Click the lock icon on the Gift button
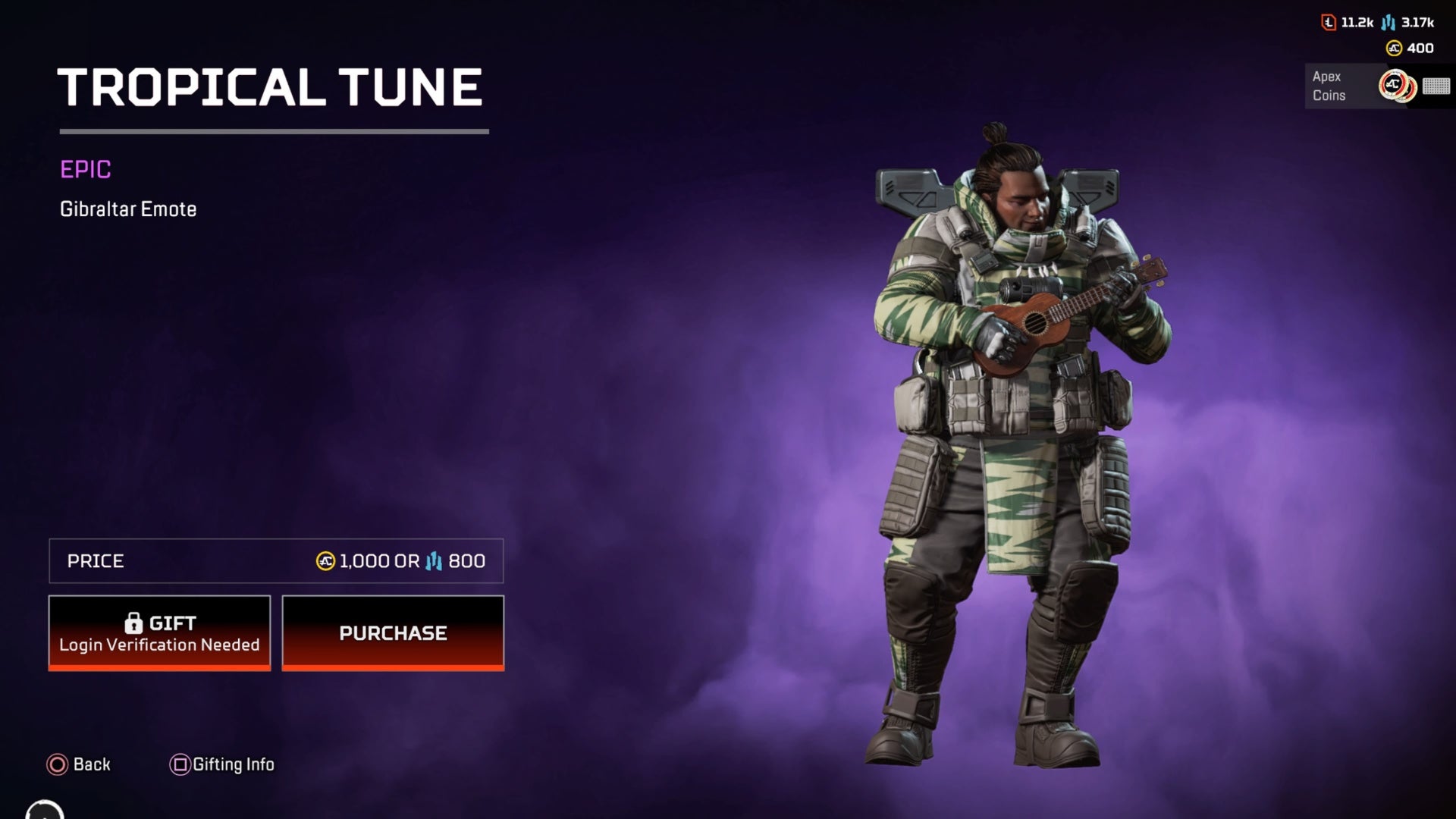Image resolution: width=1456 pixels, height=819 pixels. (x=134, y=623)
